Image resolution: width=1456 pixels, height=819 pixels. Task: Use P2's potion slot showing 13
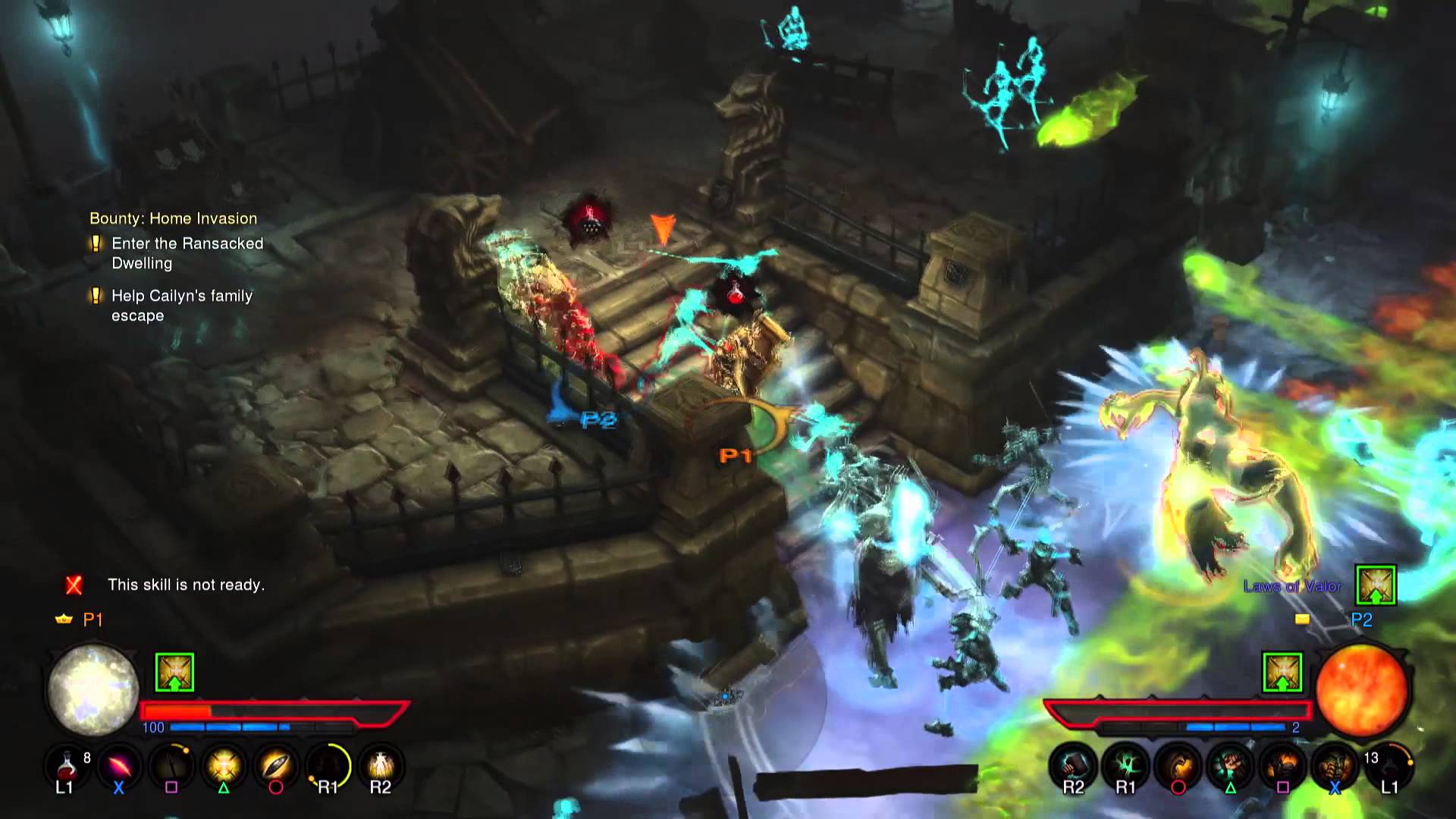(x=1388, y=764)
